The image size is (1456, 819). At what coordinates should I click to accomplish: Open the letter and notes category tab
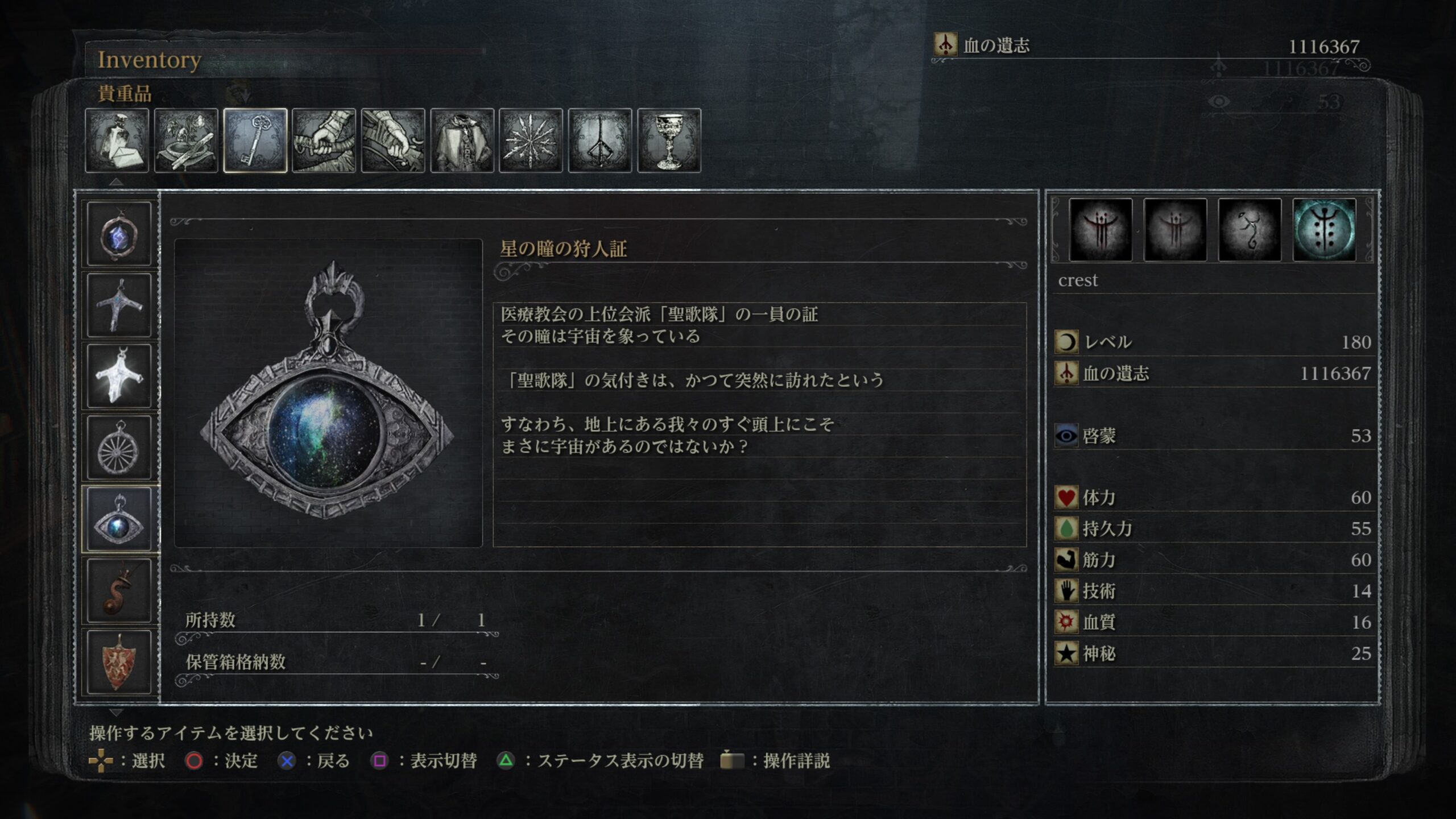117,140
